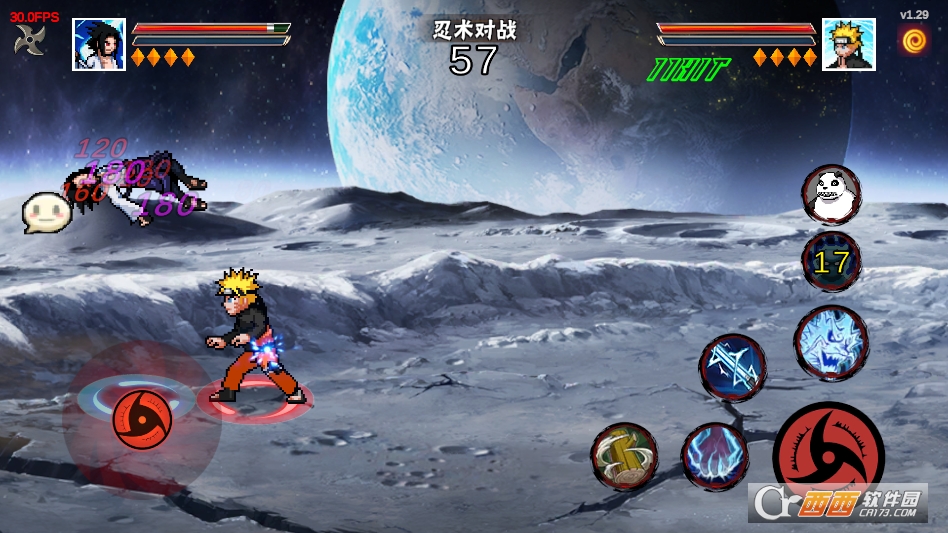Viewport: 948px width, 533px height.
Task: Trigger the purple lightning hand skill
Action: point(715,457)
